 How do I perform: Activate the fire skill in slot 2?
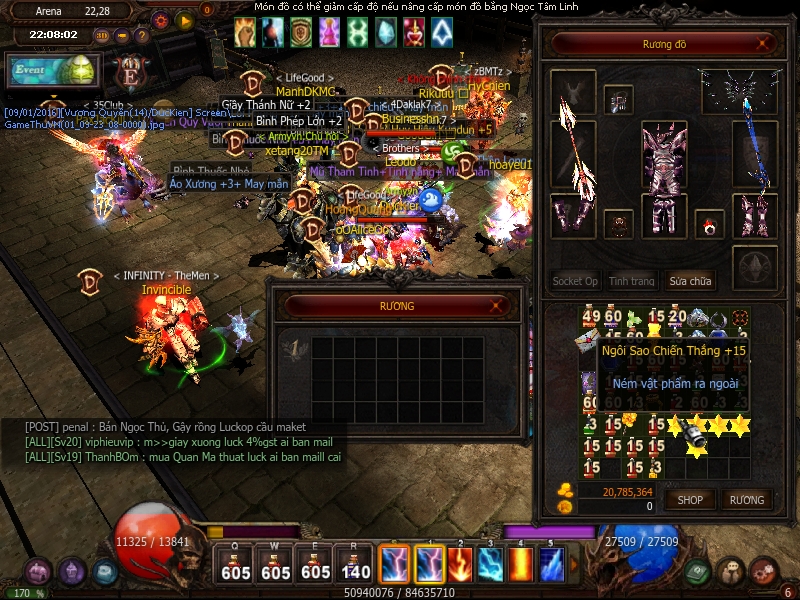point(460,565)
